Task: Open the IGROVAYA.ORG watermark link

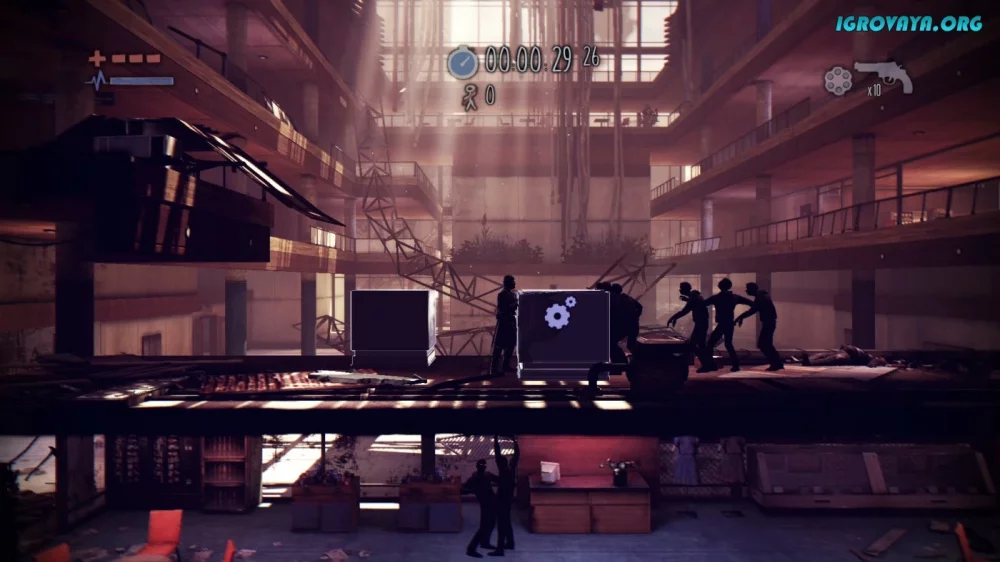Action: point(909,23)
